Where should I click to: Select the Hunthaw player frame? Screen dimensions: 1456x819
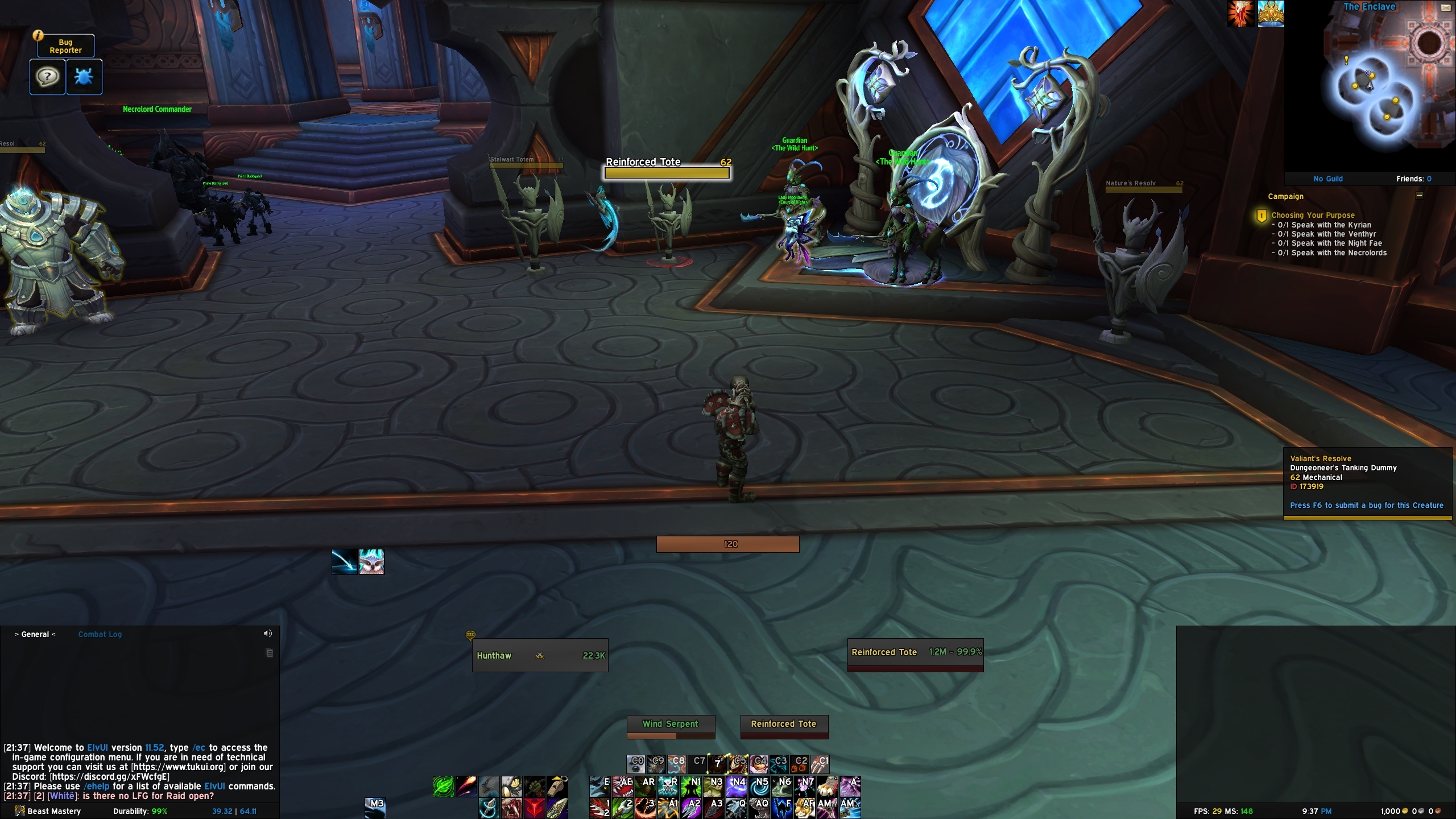tap(540, 655)
